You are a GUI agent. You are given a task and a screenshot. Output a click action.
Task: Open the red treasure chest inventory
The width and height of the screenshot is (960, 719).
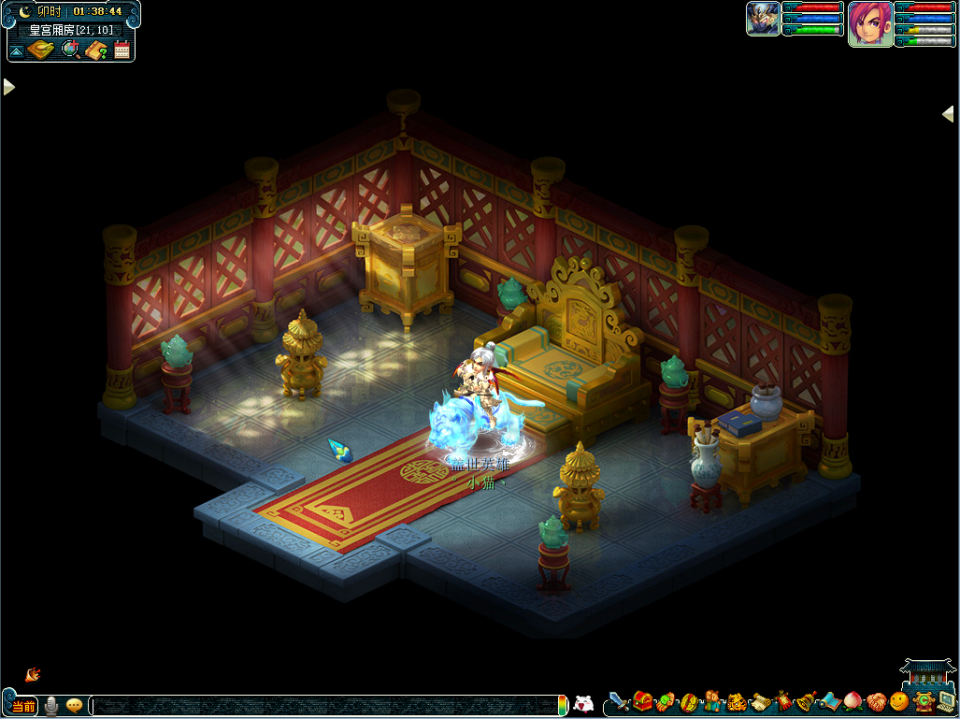pos(642,701)
